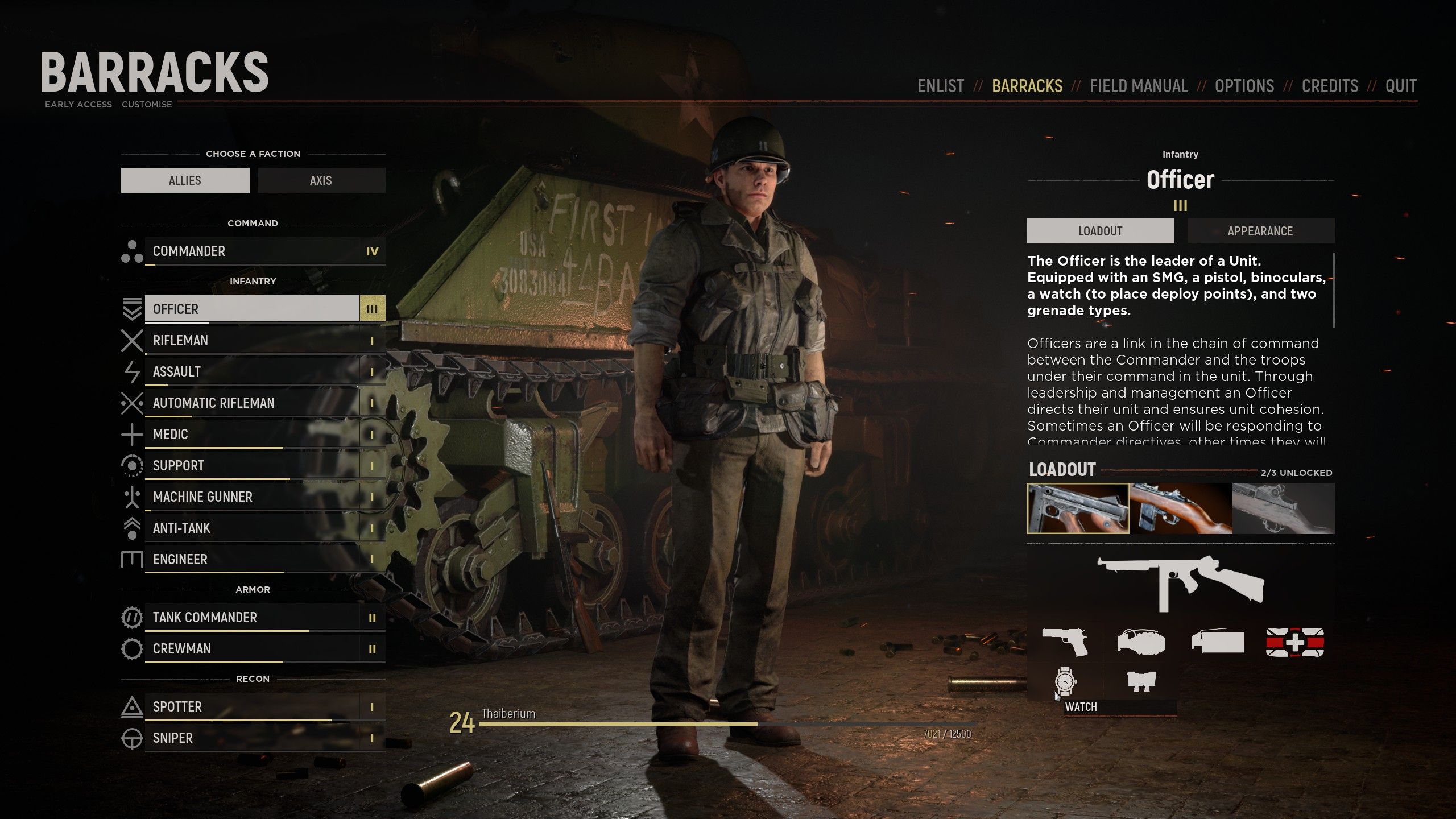Viewport: 1456px width, 819px height.
Task: Click the binoculars equipment icon
Action: pos(1140,681)
